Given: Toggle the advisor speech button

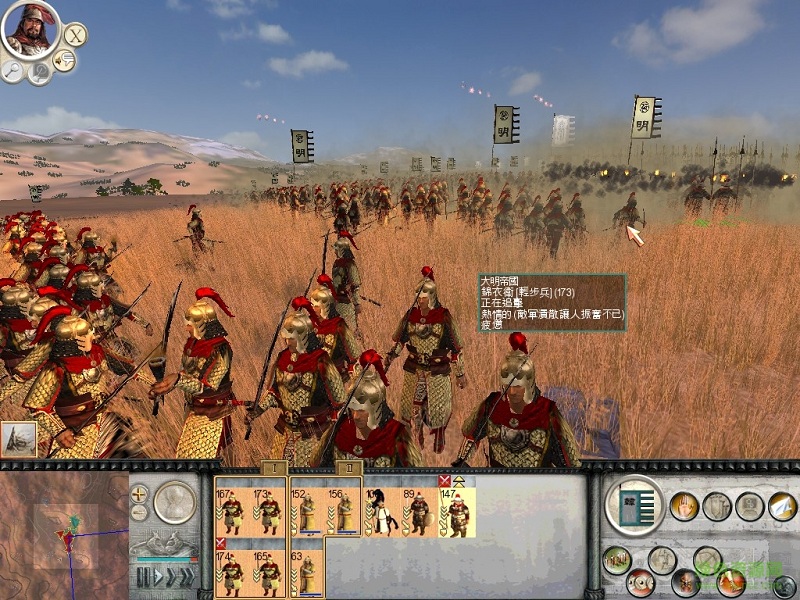Looking at the screenshot, I should pos(65,62).
